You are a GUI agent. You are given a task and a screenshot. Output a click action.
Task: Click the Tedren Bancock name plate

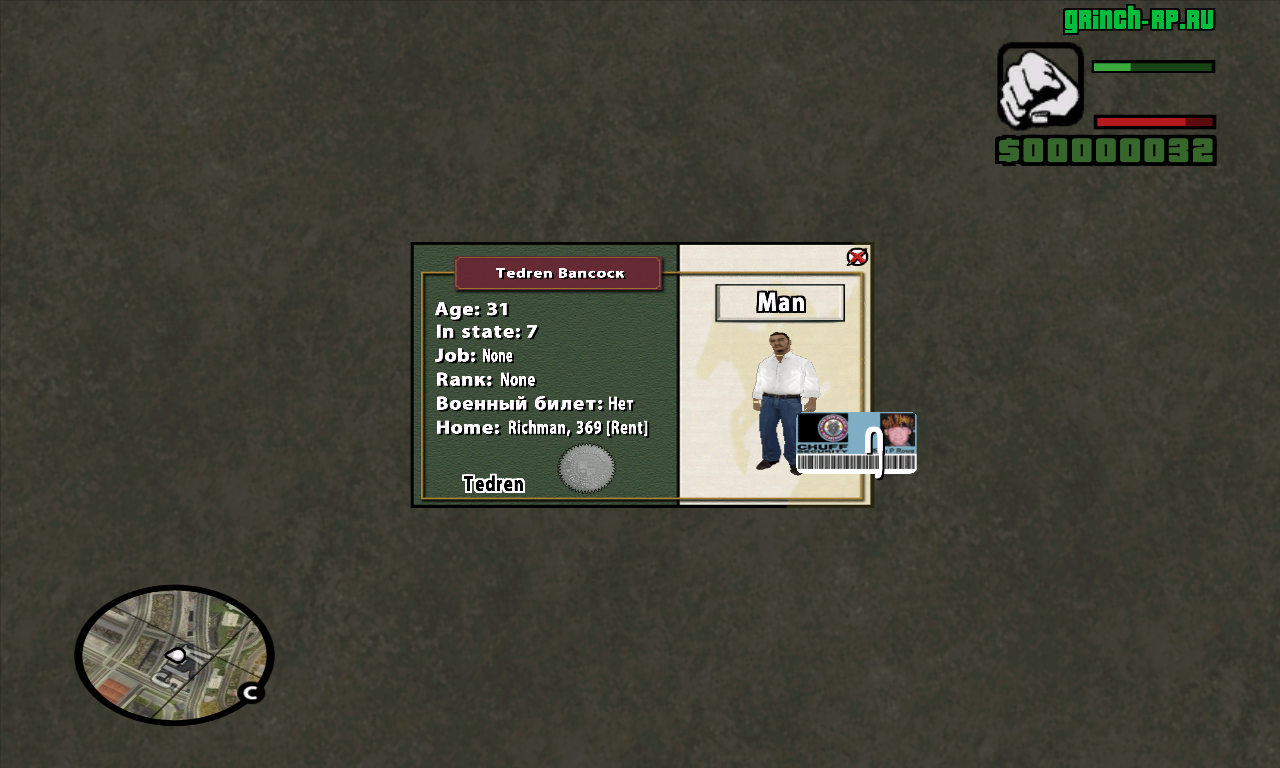coord(558,273)
